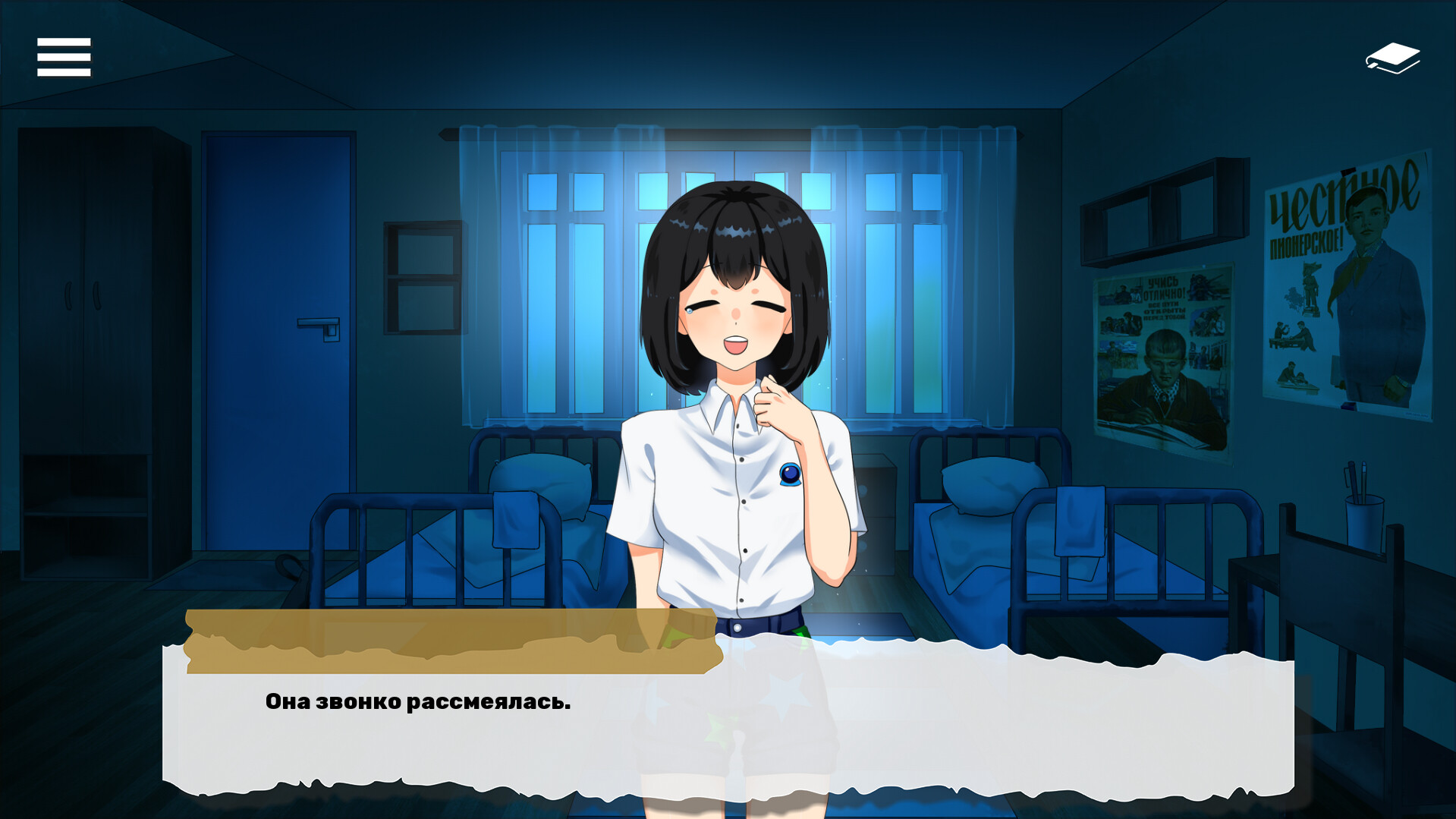Click the bookmark book icon top right
Image resolution: width=1456 pixels, height=819 pixels.
[x=1393, y=56]
